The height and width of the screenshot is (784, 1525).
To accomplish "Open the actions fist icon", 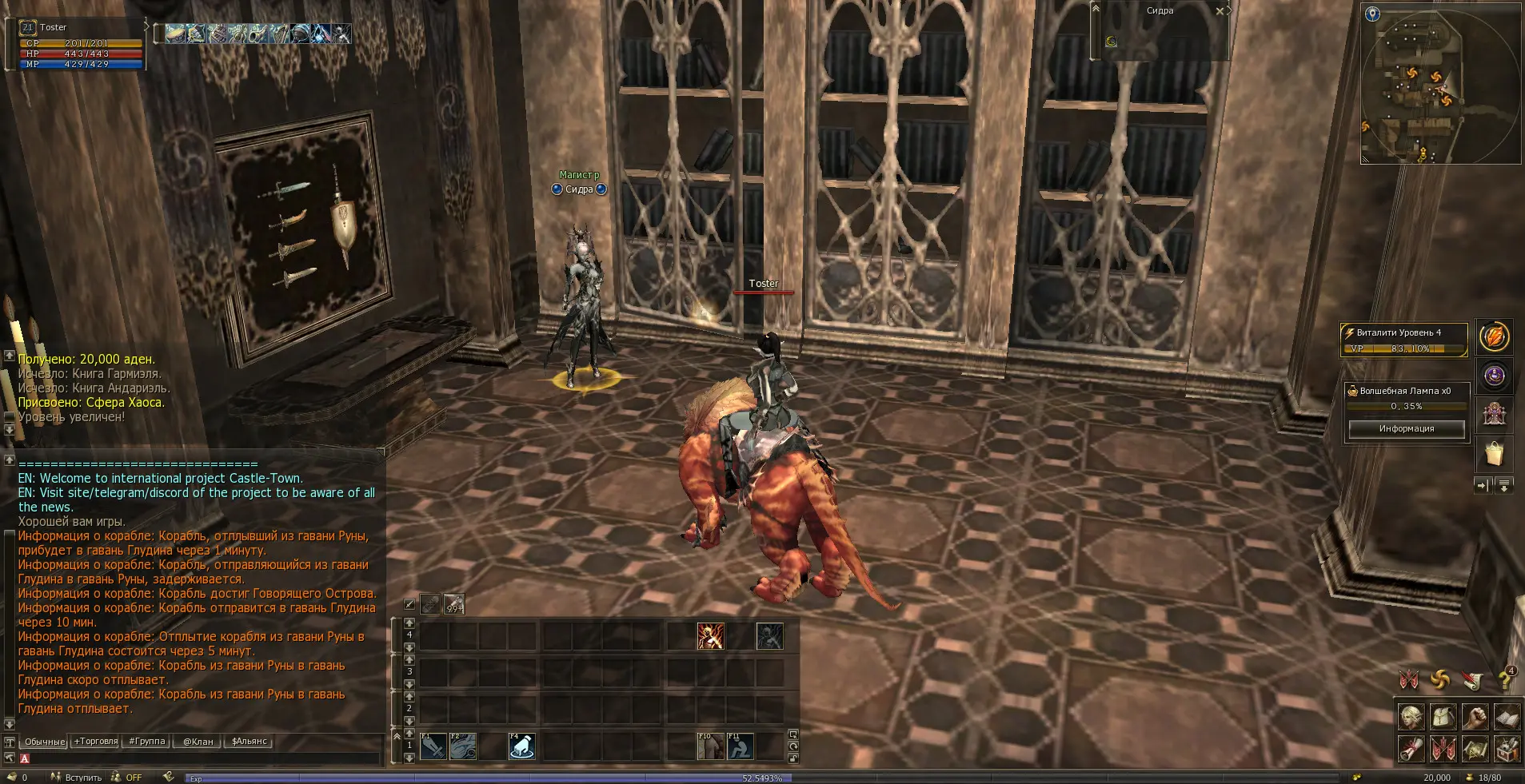I will point(1475,717).
